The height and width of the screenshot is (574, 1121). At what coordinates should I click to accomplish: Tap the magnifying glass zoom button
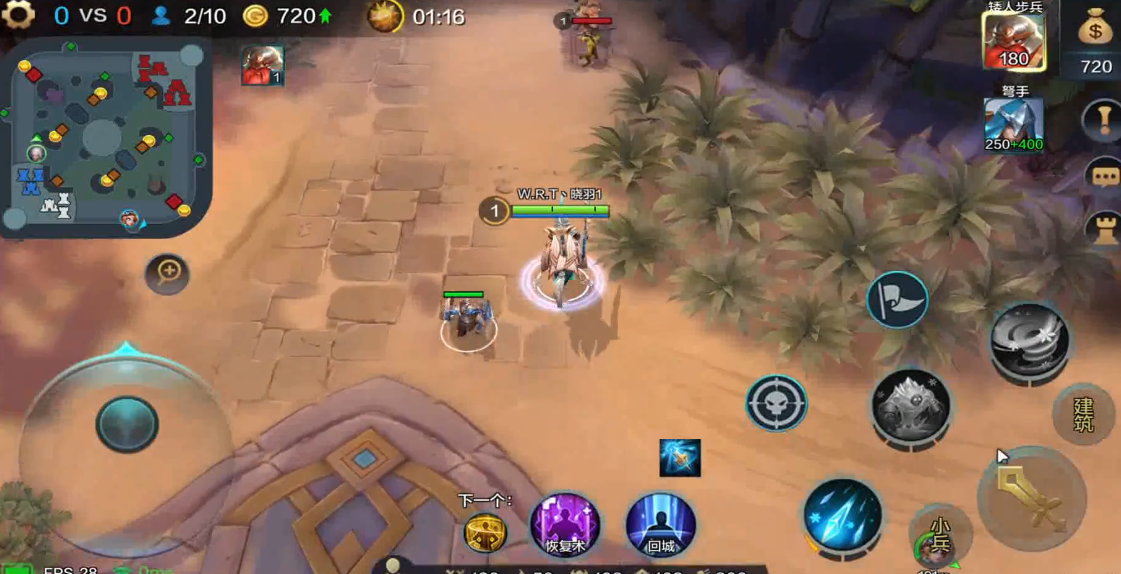pos(167,273)
